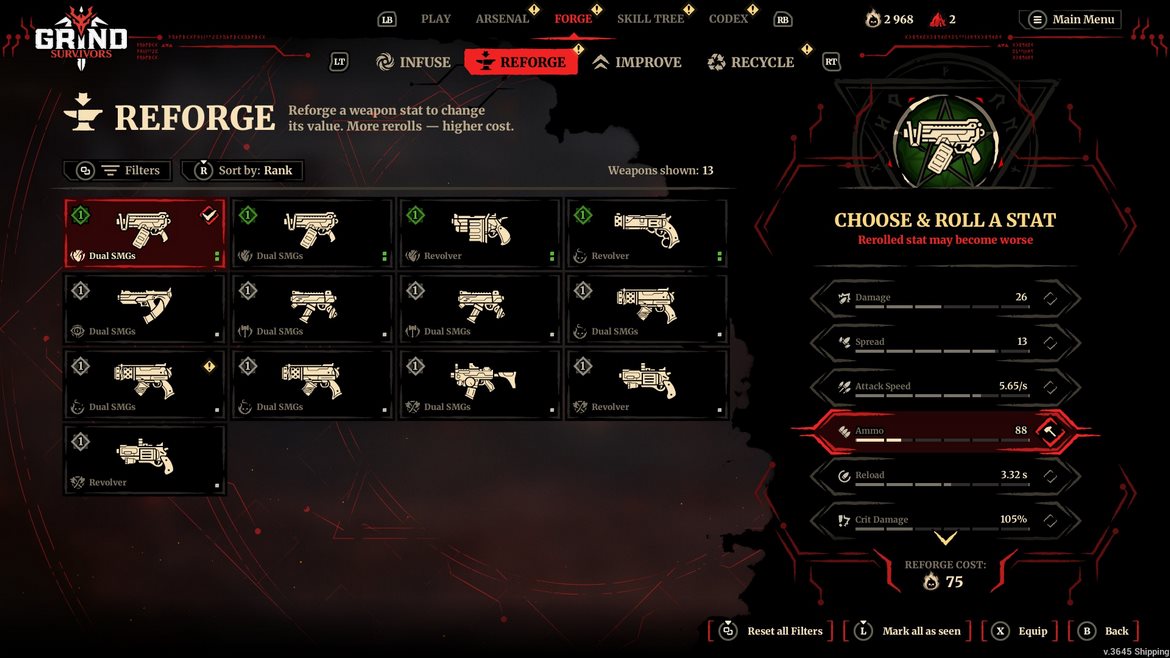The width and height of the screenshot is (1170, 658).
Task: Go Back from the Reforge screen
Action: point(1104,631)
